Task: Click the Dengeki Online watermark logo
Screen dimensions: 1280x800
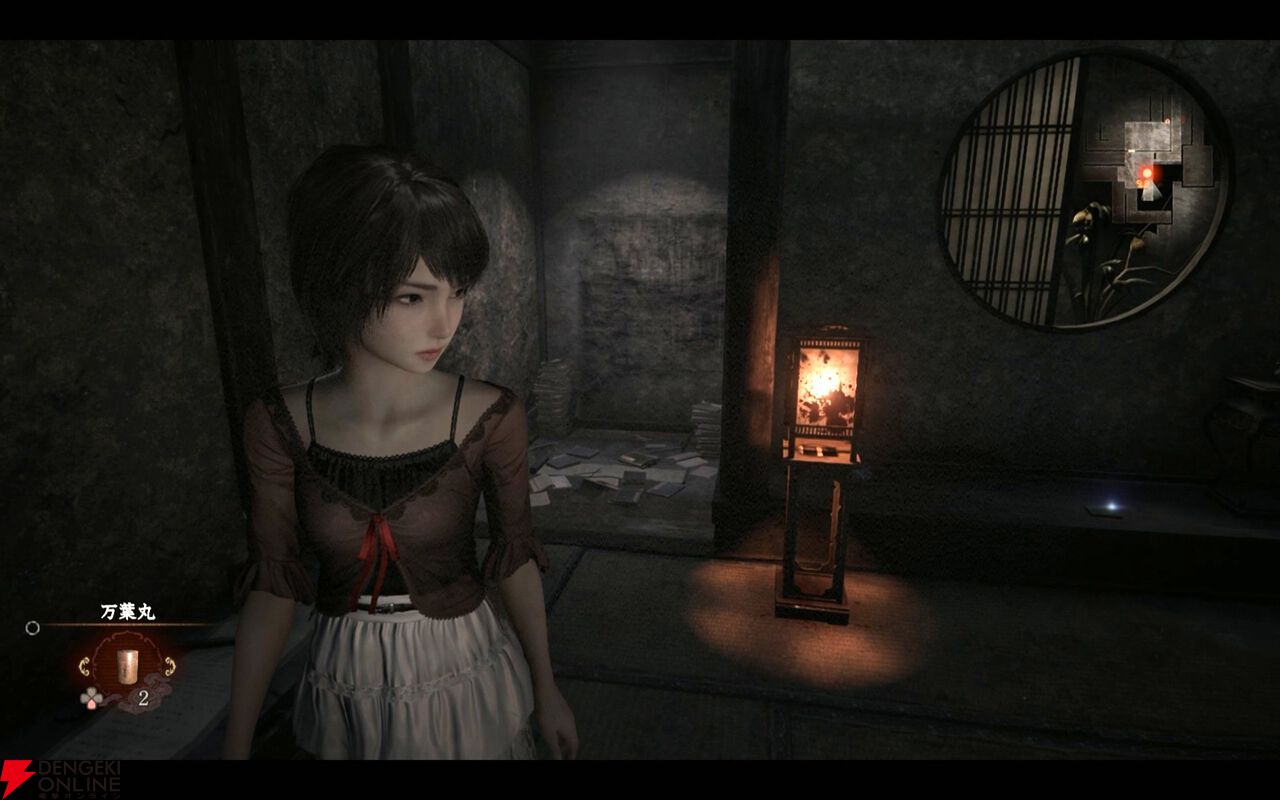Action: click(x=60, y=778)
